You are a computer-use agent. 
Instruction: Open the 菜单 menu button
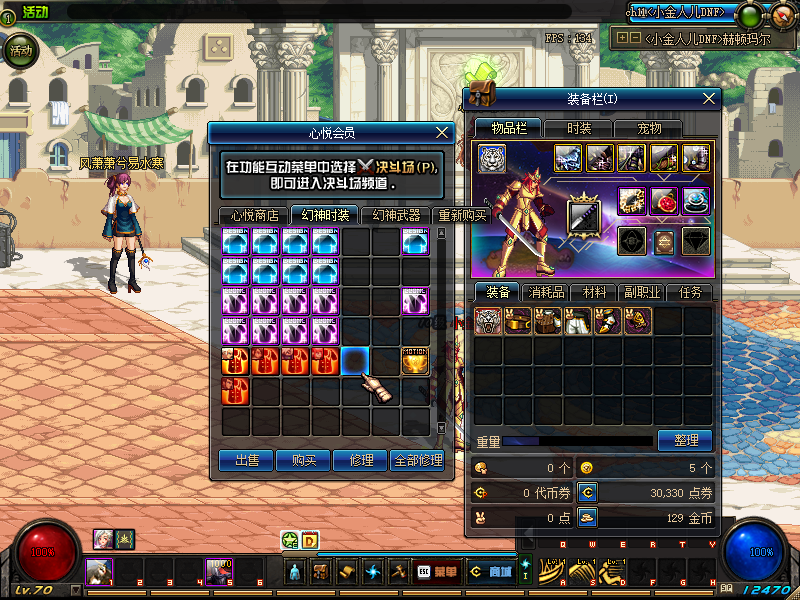tap(437, 572)
